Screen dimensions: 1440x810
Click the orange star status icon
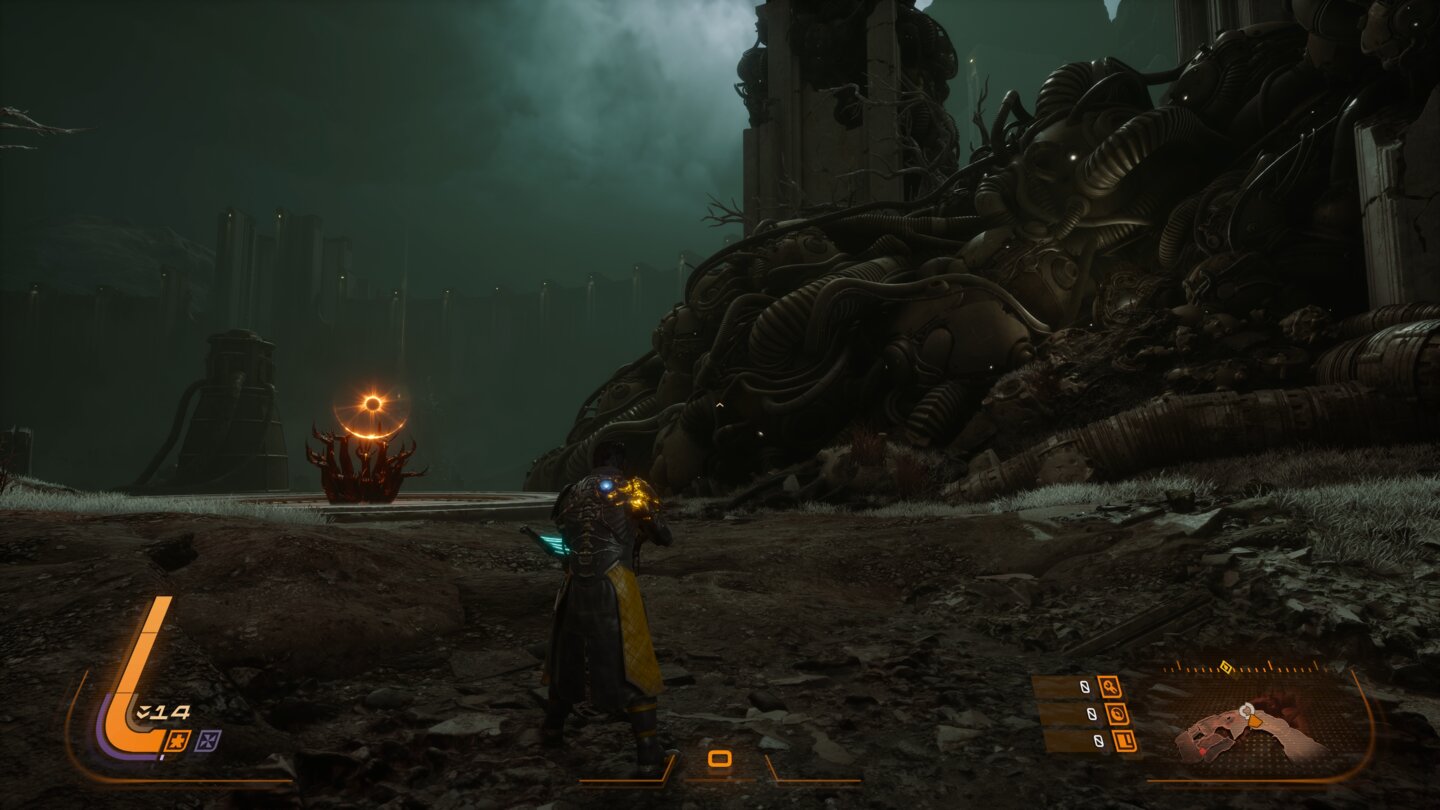179,741
